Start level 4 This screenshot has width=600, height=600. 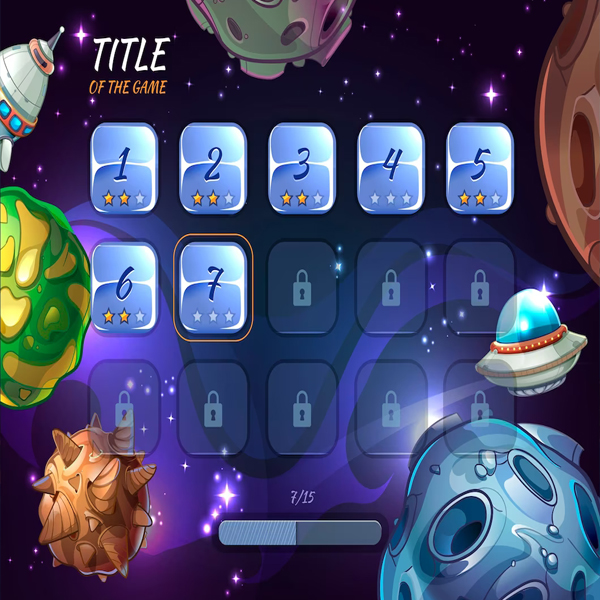coord(391,167)
